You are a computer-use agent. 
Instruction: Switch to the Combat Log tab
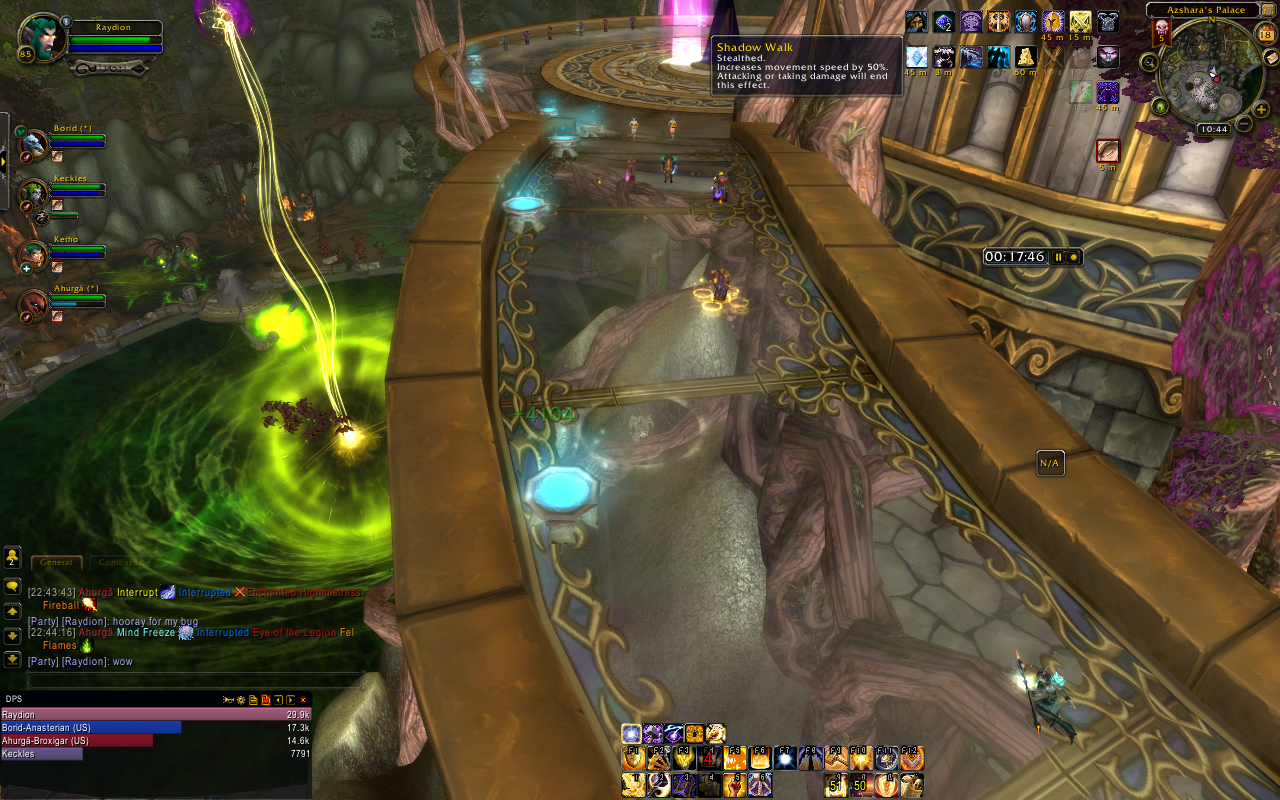(x=124, y=563)
